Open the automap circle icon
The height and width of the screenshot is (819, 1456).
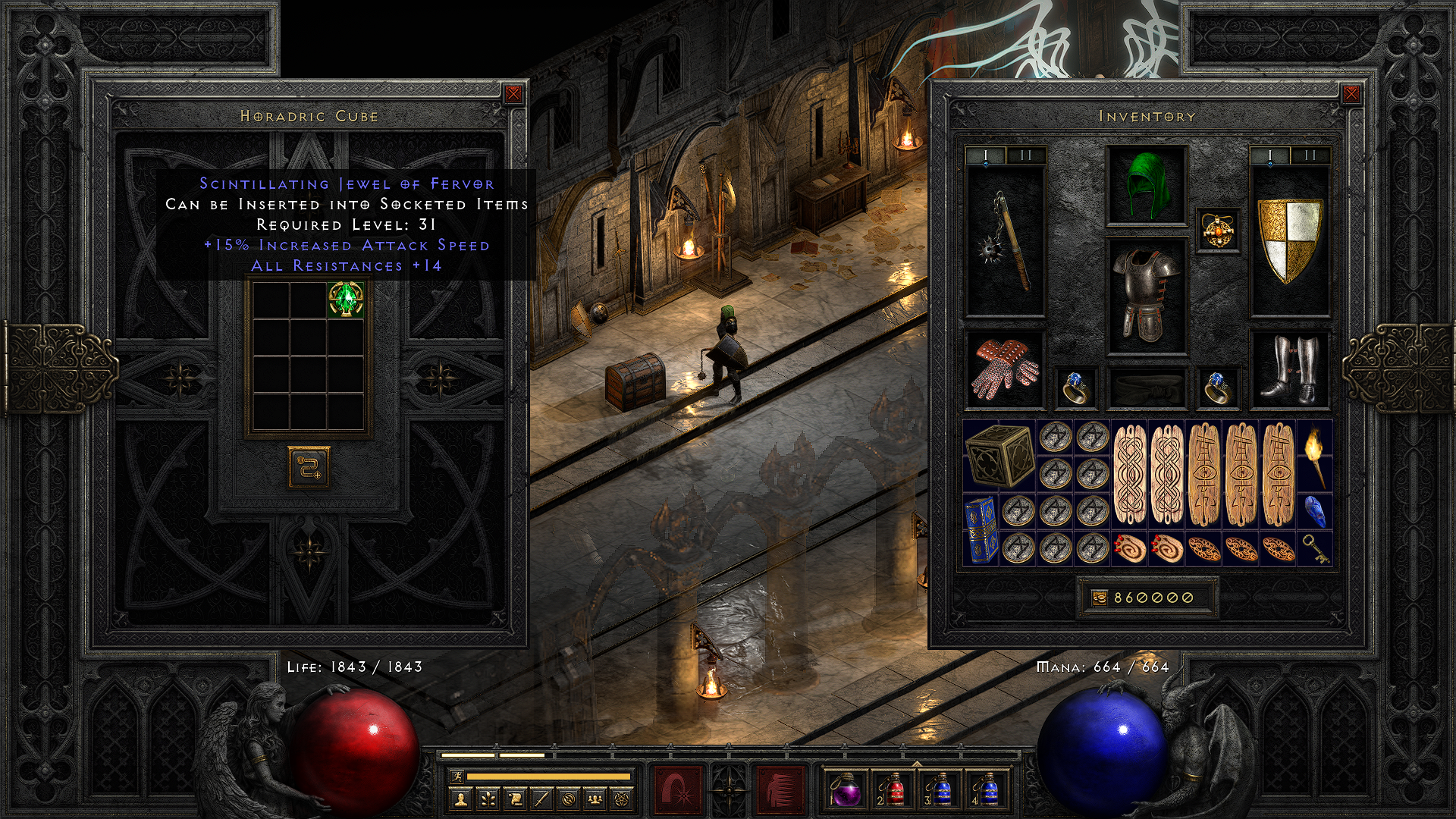point(569,798)
